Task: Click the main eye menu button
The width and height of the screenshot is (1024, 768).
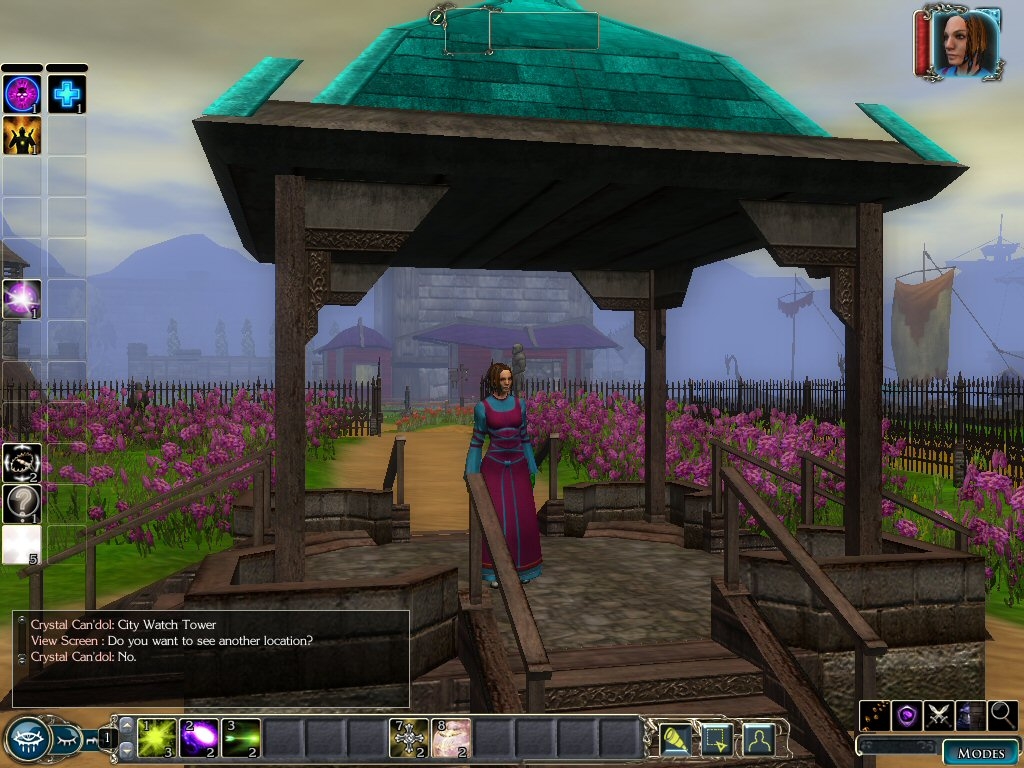Action: (26, 739)
